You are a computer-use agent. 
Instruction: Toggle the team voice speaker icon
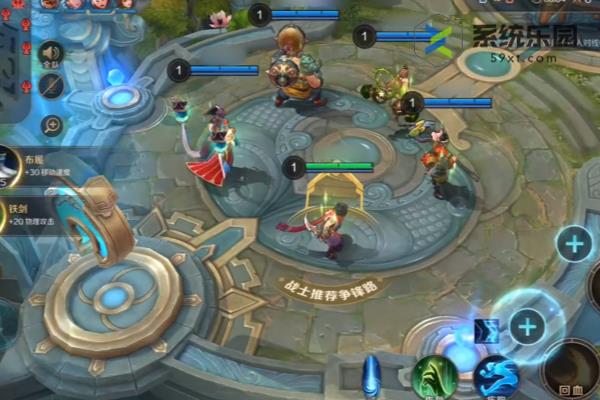(x=51, y=52)
